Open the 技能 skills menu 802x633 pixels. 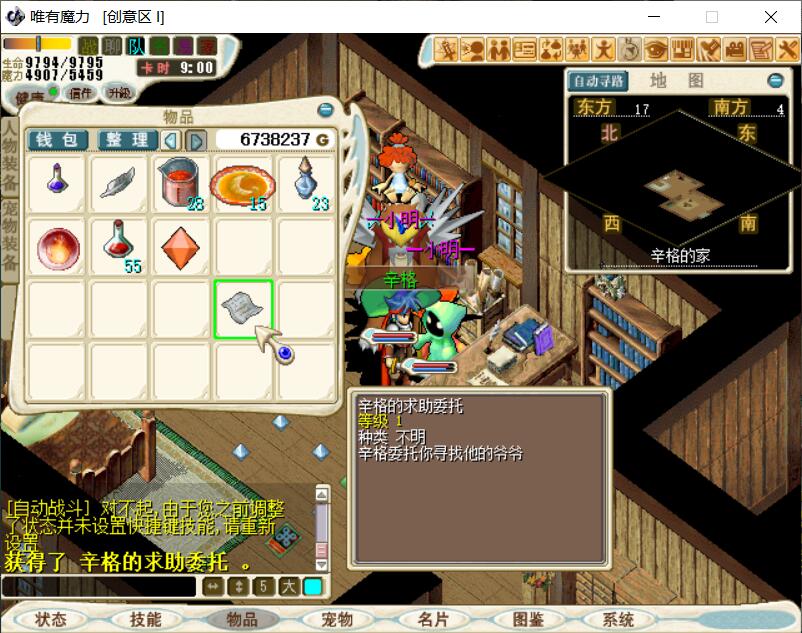[x=145, y=619]
